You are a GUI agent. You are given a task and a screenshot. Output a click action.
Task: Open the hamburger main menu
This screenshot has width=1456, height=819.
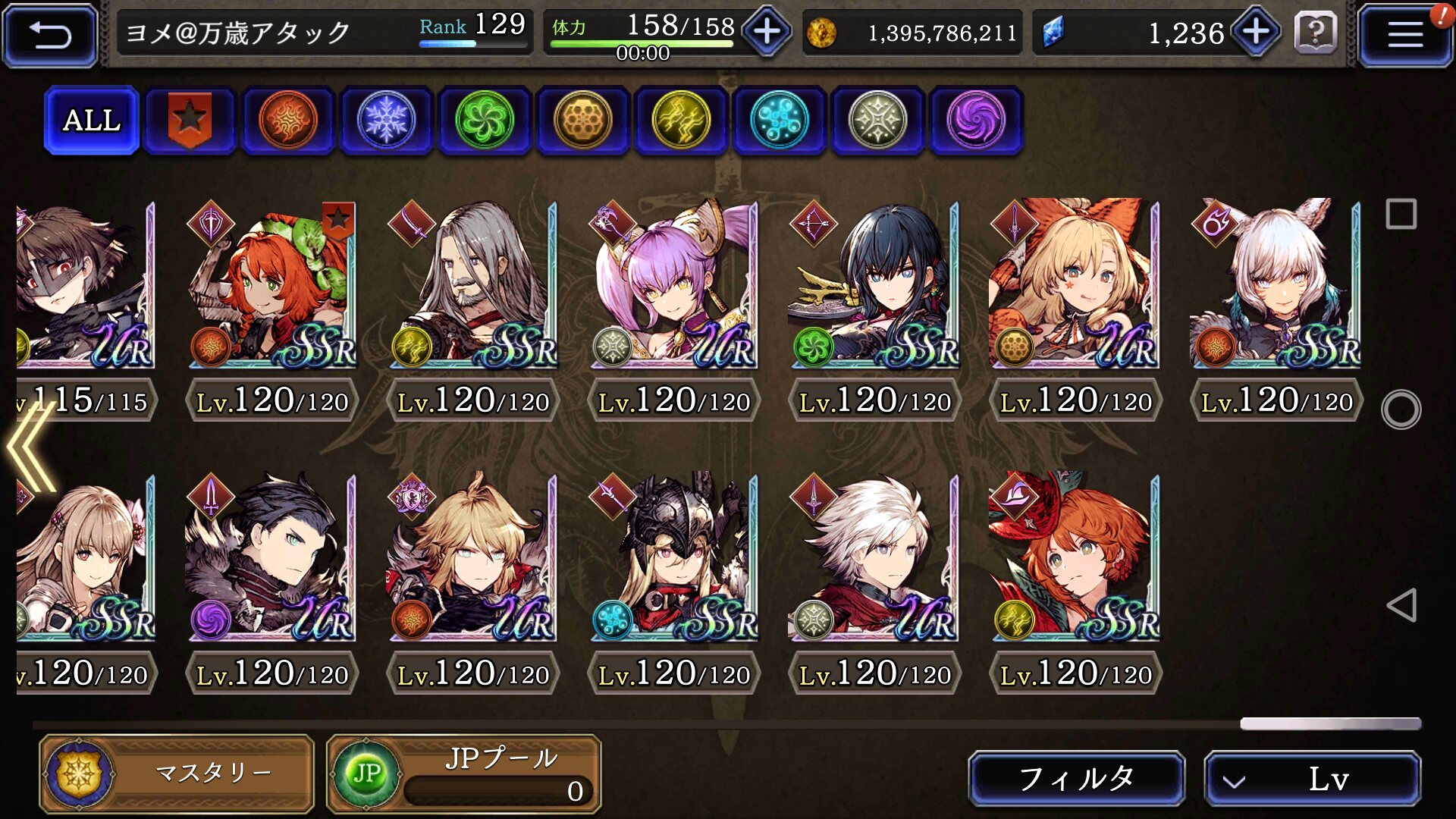(1404, 35)
